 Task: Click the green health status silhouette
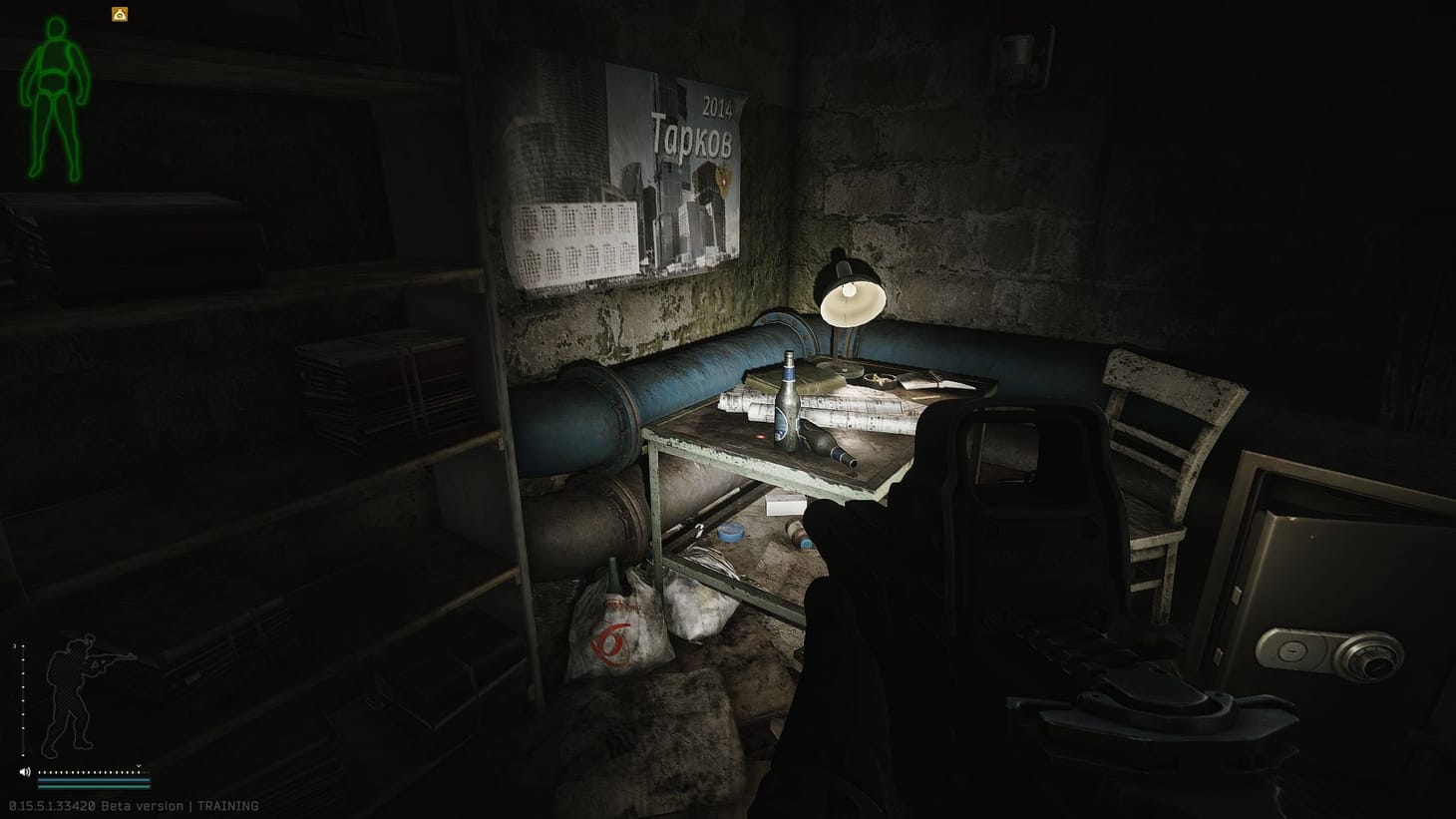pos(55,100)
